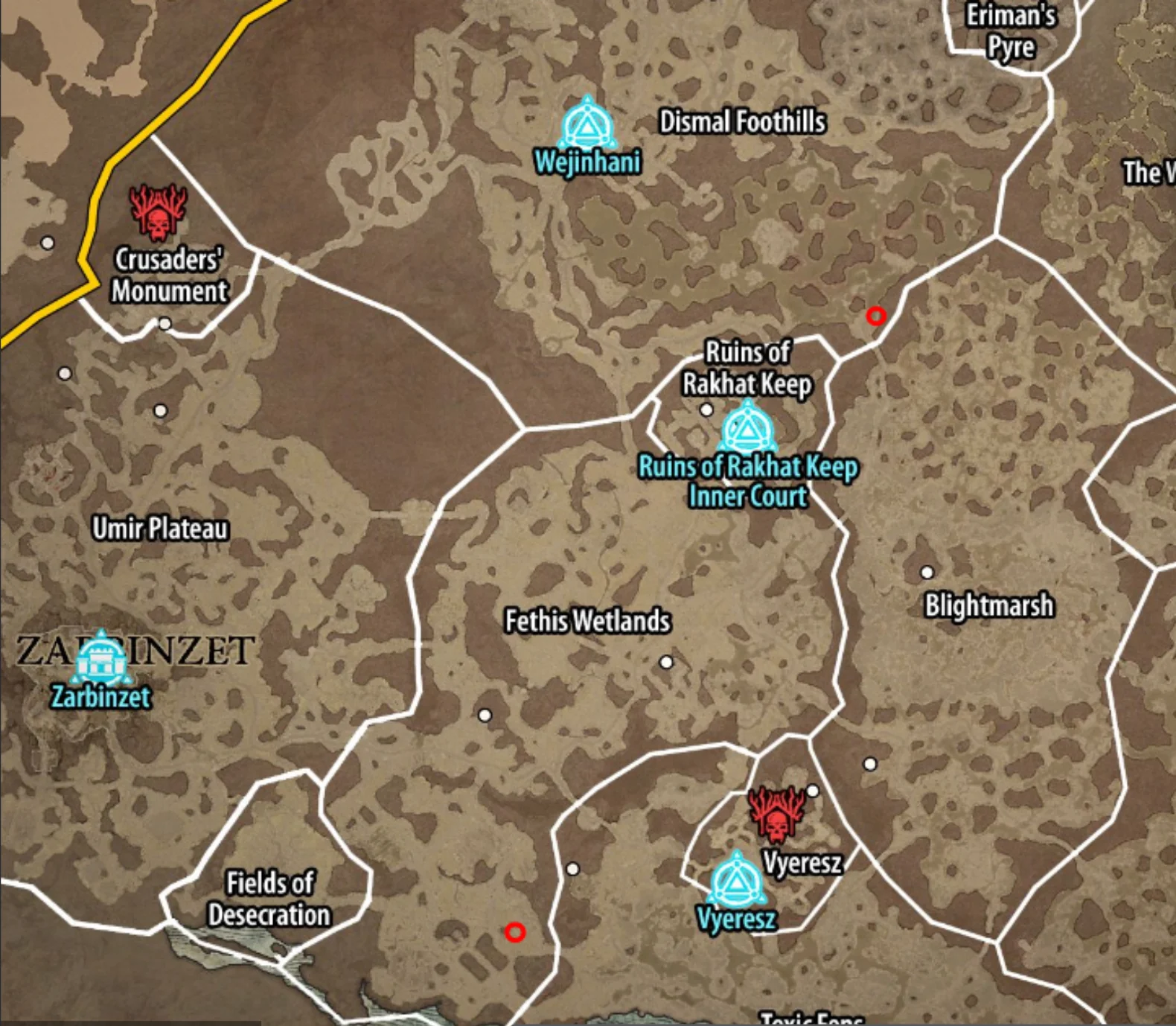Select the Blightmarsh region label

tap(988, 605)
